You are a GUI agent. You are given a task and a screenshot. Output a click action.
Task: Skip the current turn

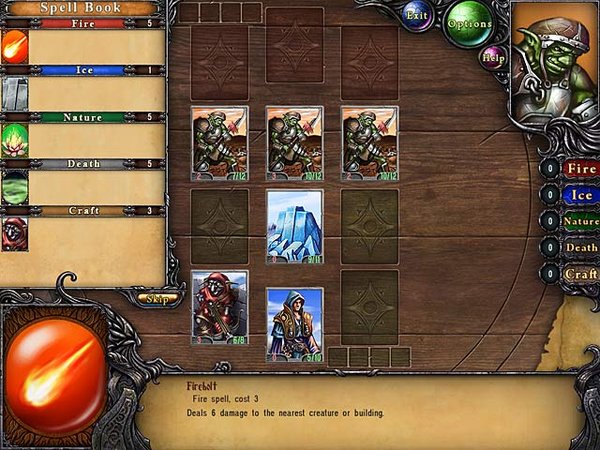tap(155, 298)
